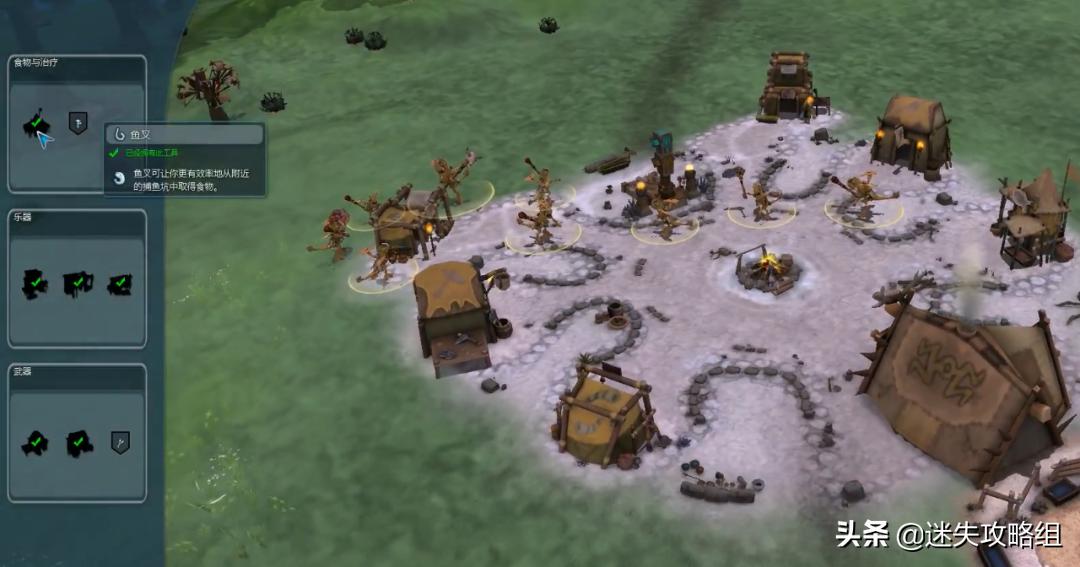1080x567 pixels.
Task: Choose the locked weapon slot under 武器
Action: pos(120,441)
